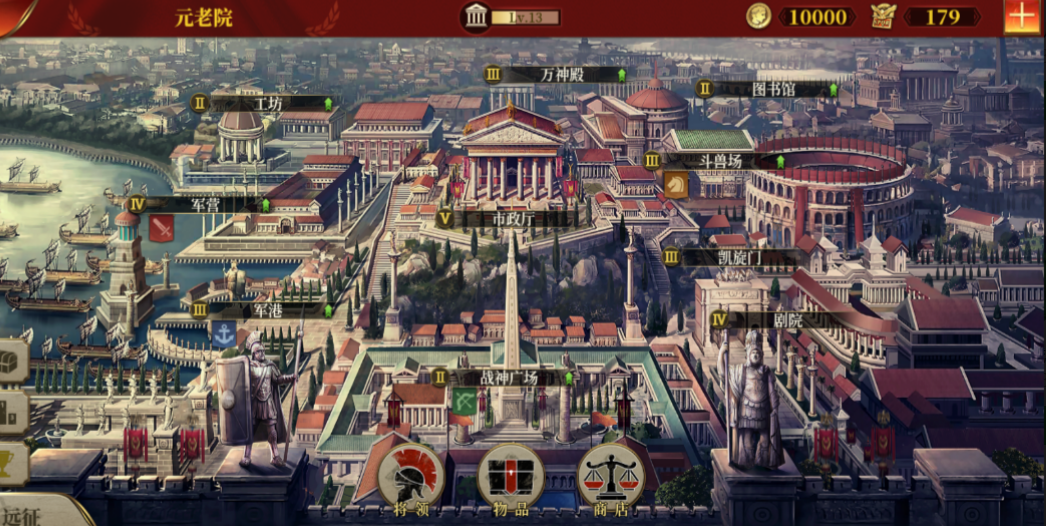1046x526 pixels.
Task: Click the senate building level icon
Action: [x=476, y=16]
